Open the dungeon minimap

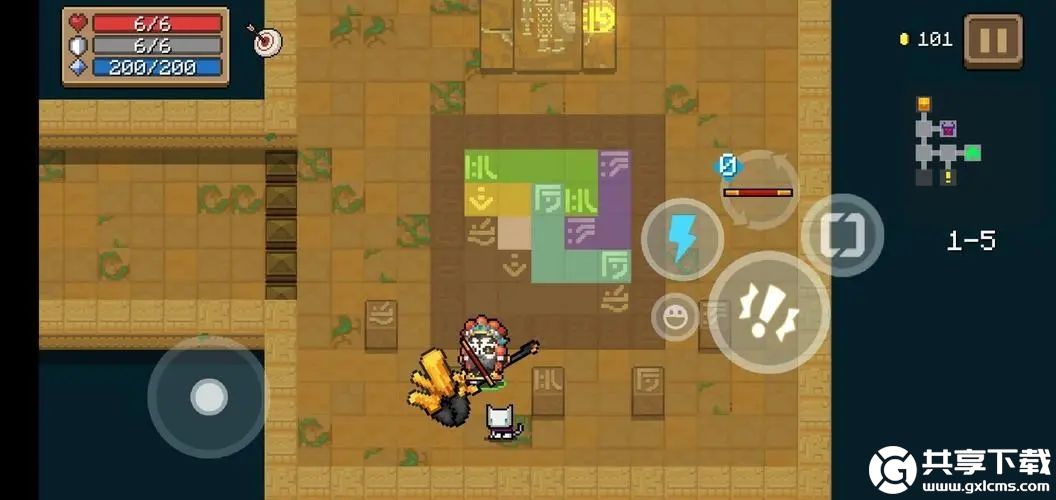pyautogui.click(x=945, y=143)
